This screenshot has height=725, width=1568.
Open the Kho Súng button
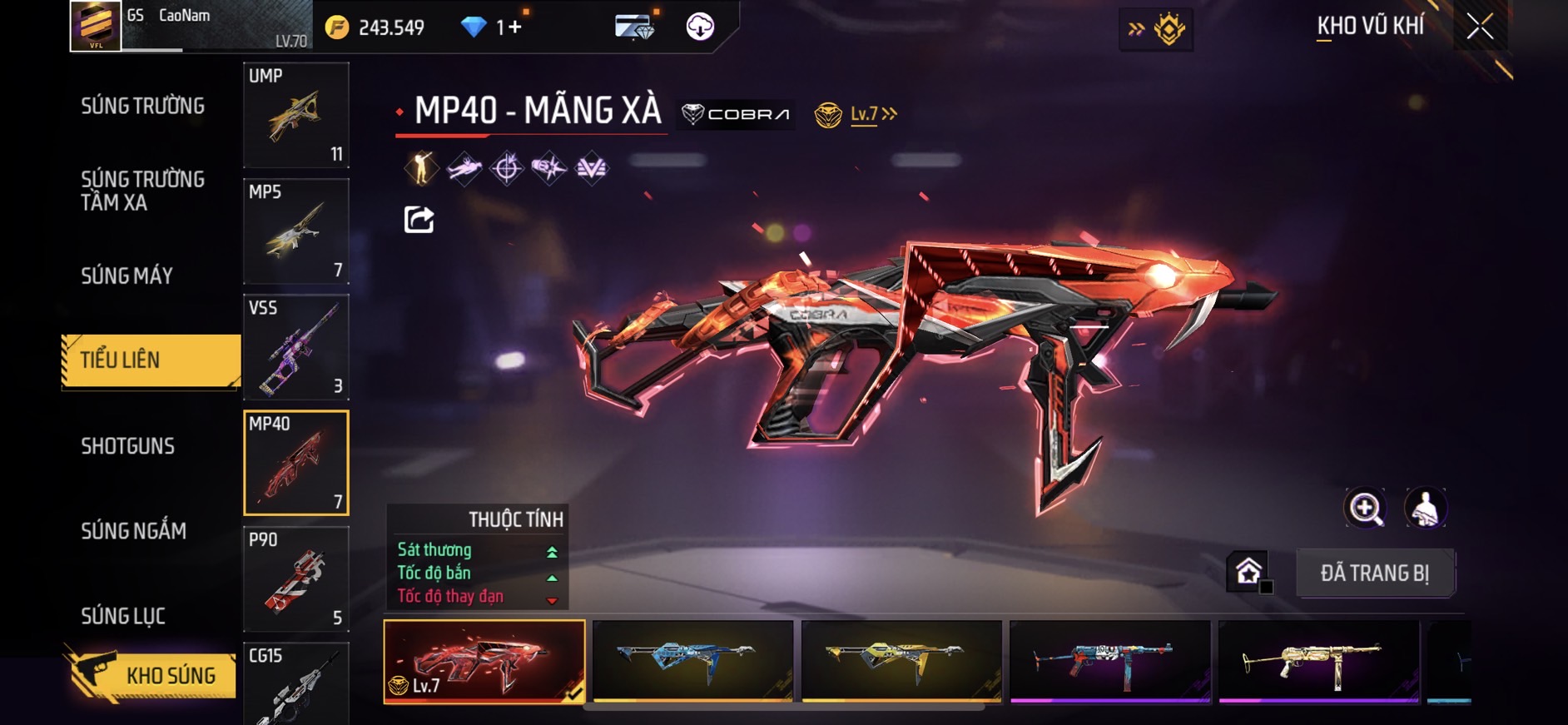pyautogui.click(x=150, y=675)
